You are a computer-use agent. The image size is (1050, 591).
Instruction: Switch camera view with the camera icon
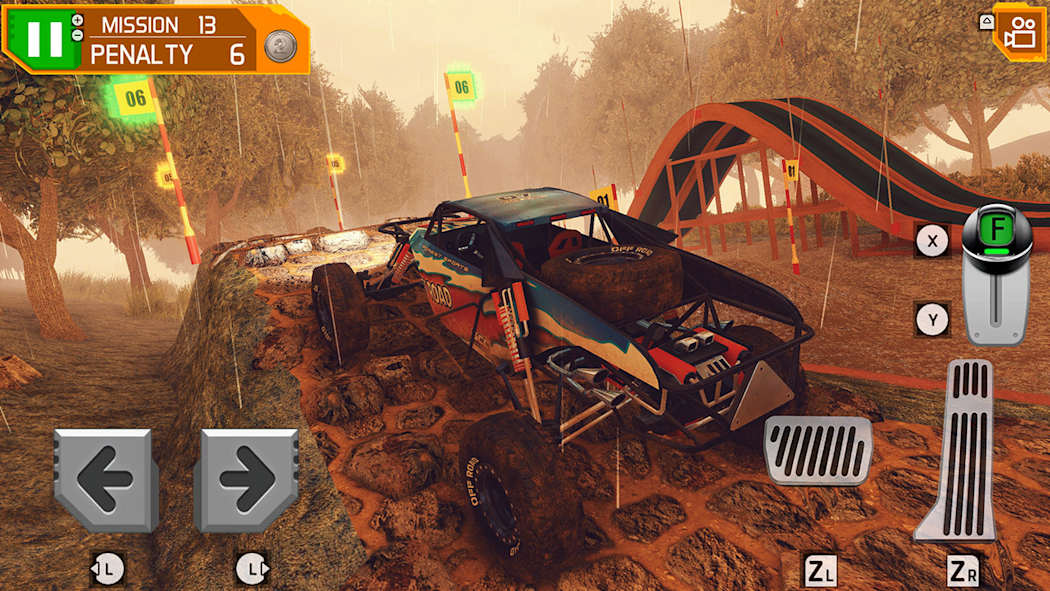[1019, 32]
